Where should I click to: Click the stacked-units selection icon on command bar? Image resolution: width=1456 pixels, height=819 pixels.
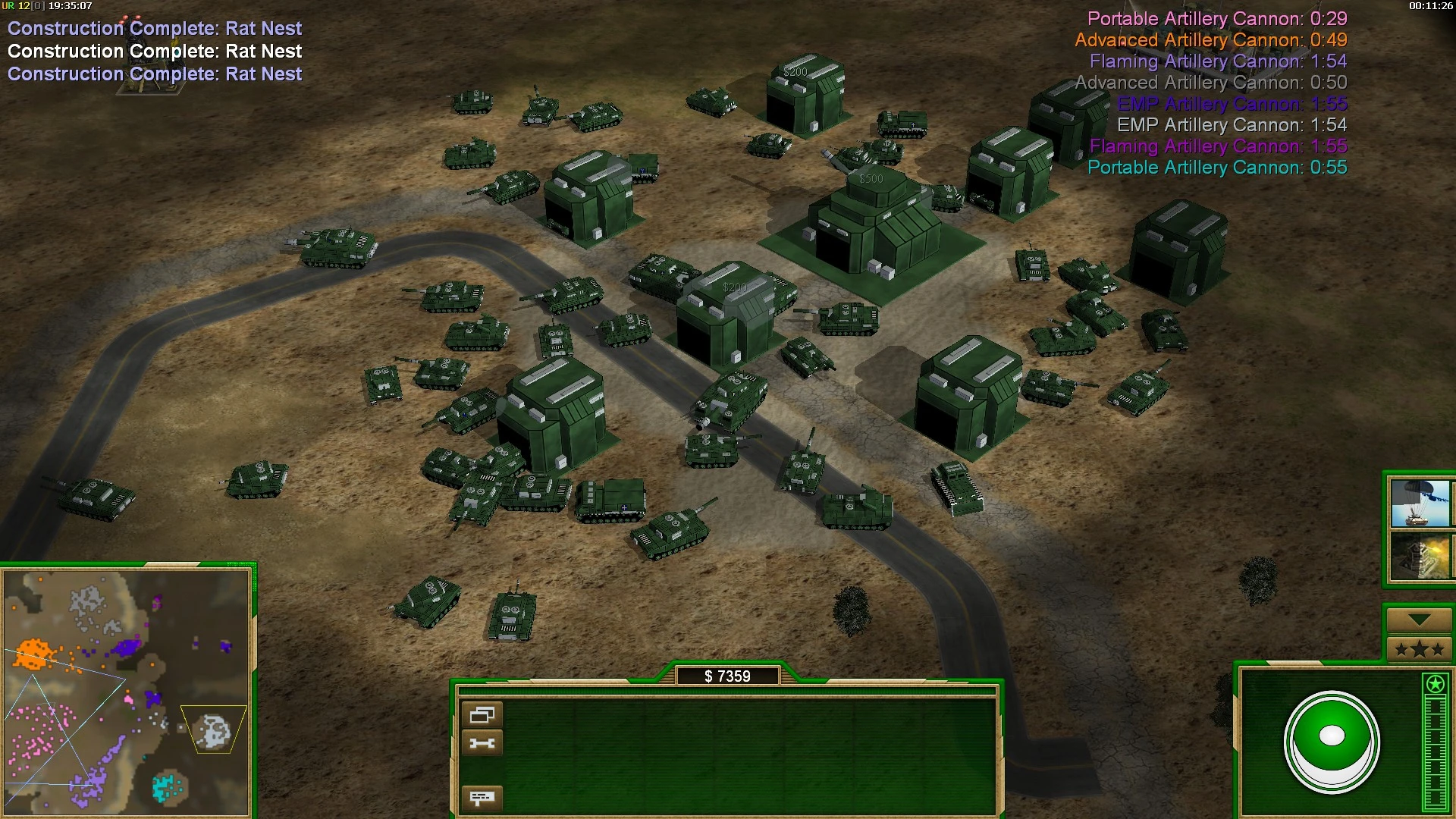[483, 713]
